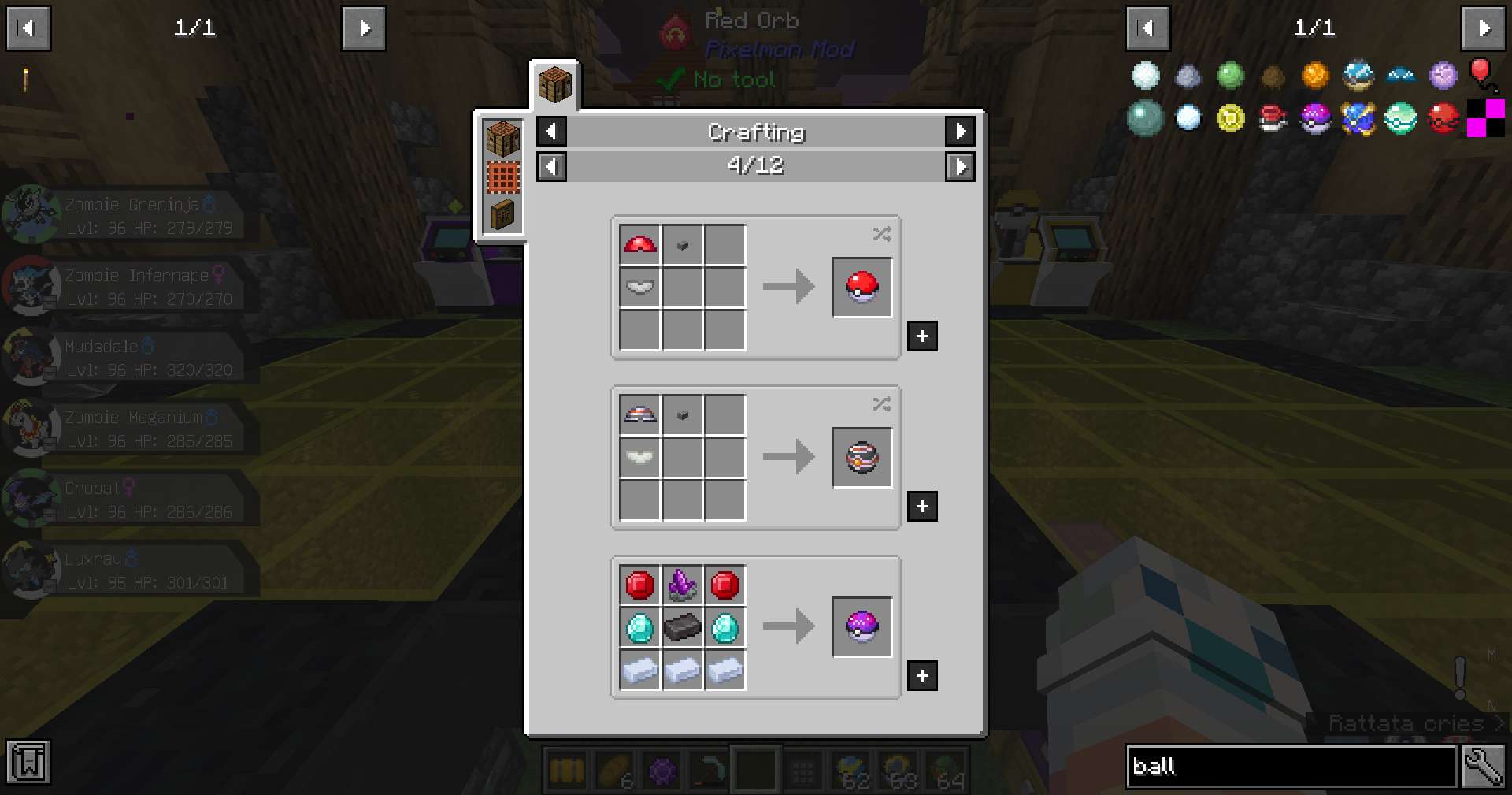Click the crafting table icon above the recipe window
This screenshot has width=1512, height=795.
pos(554,87)
